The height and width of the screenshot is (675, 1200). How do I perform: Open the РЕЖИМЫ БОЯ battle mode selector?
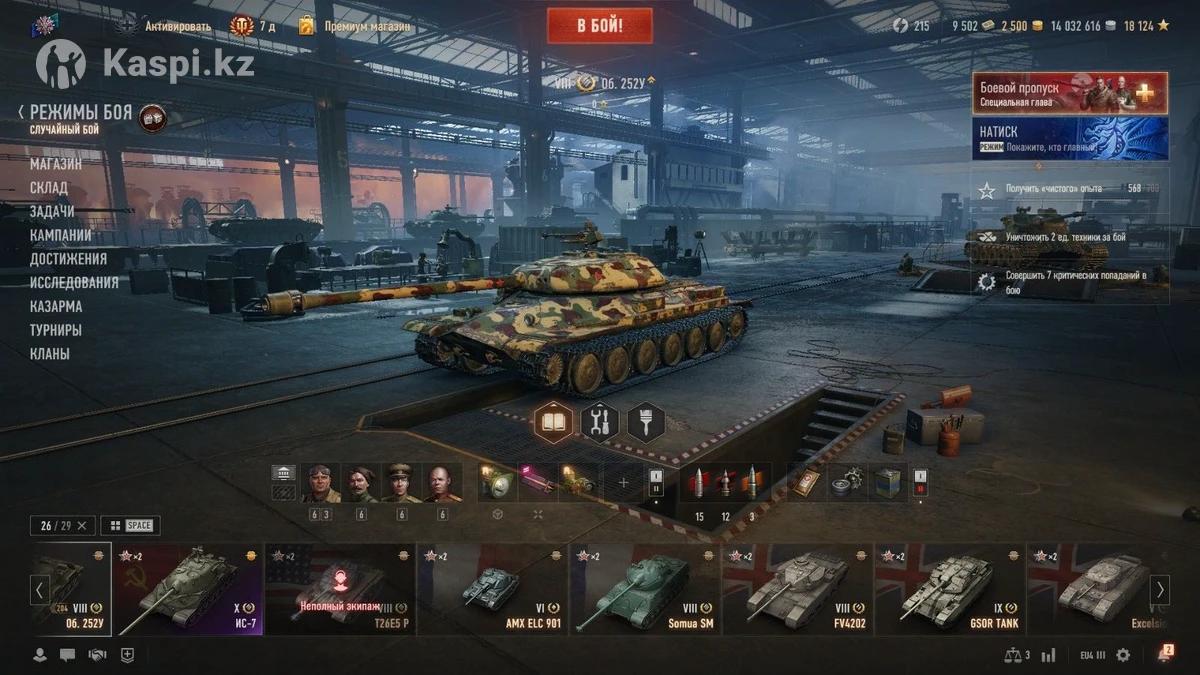tap(80, 113)
